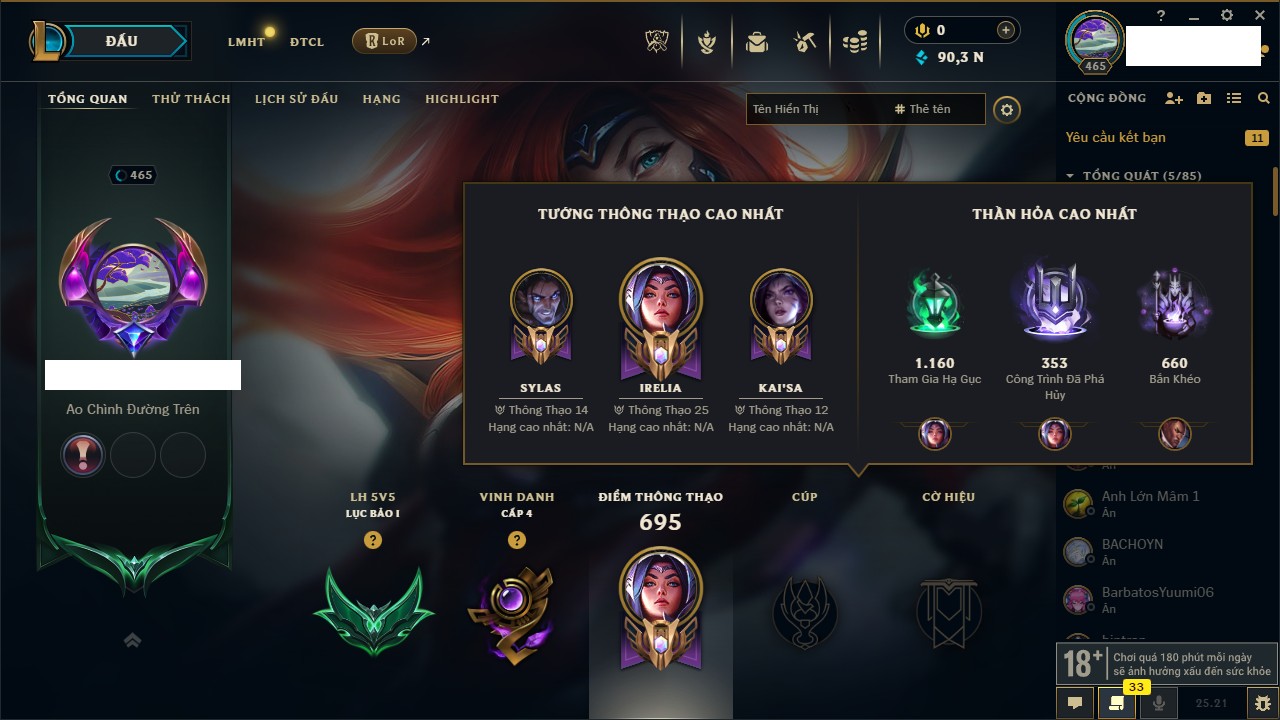The height and width of the screenshot is (720, 1280).
Task: Select friend BarbatosYuumi06 in the list
Action: point(1157,593)
